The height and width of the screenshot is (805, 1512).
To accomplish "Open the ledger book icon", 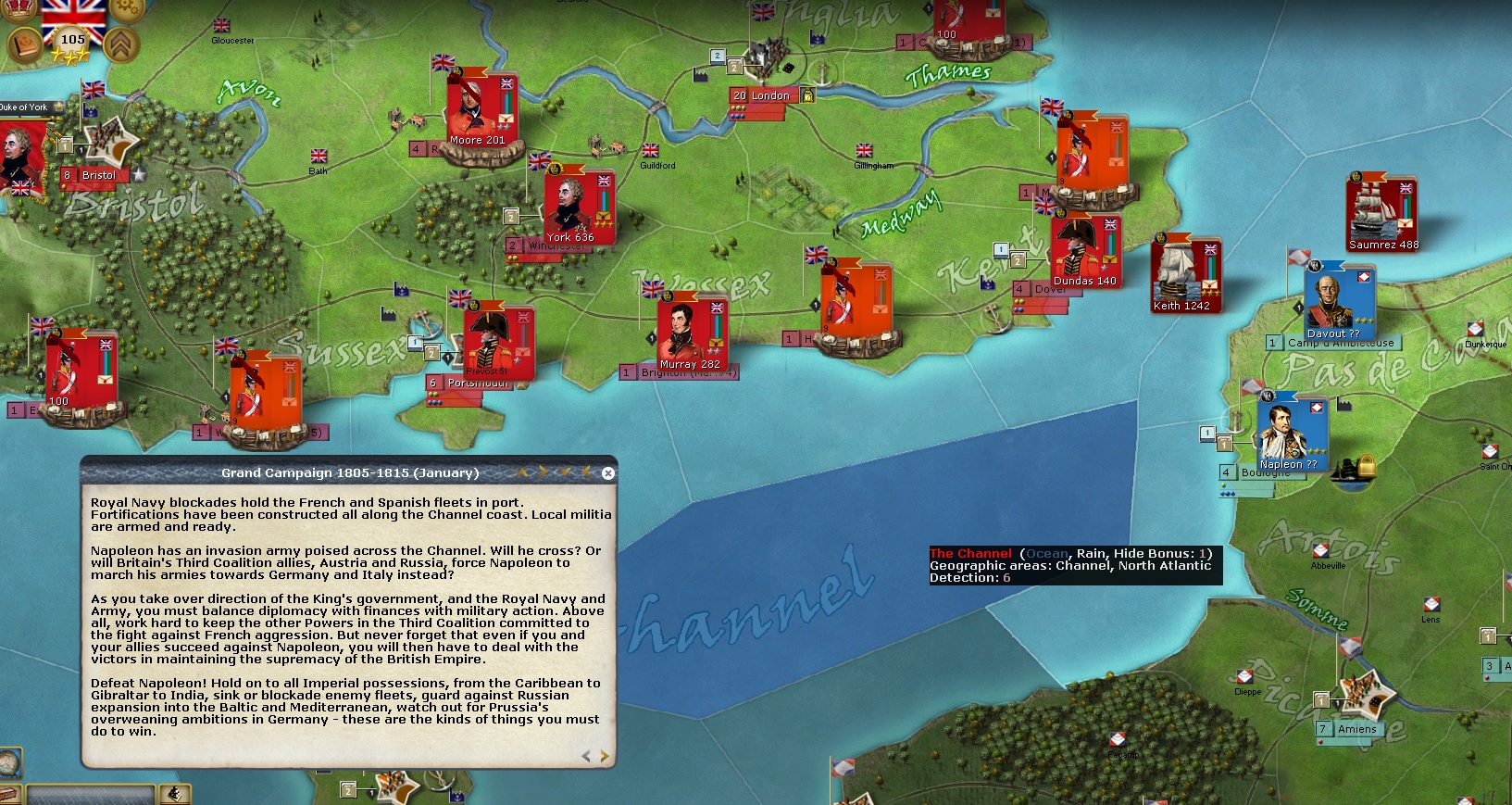I will click(x=25, y=44).
